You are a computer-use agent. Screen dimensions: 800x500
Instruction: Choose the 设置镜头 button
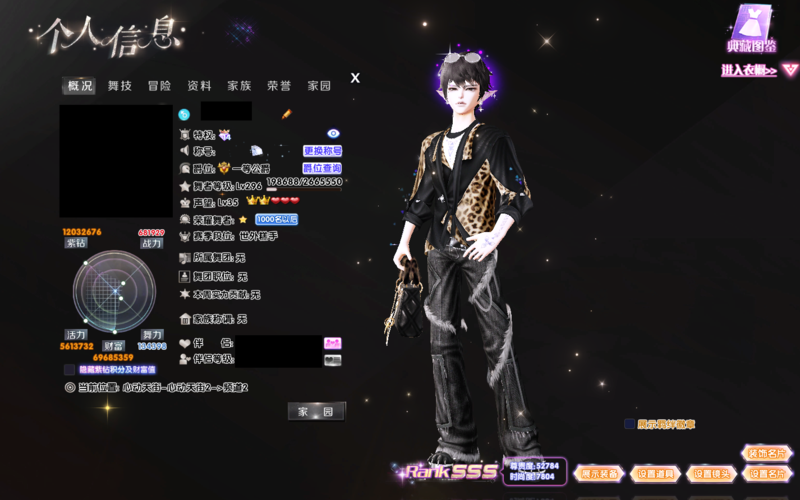pyautogui.click(x=712, y=473)
